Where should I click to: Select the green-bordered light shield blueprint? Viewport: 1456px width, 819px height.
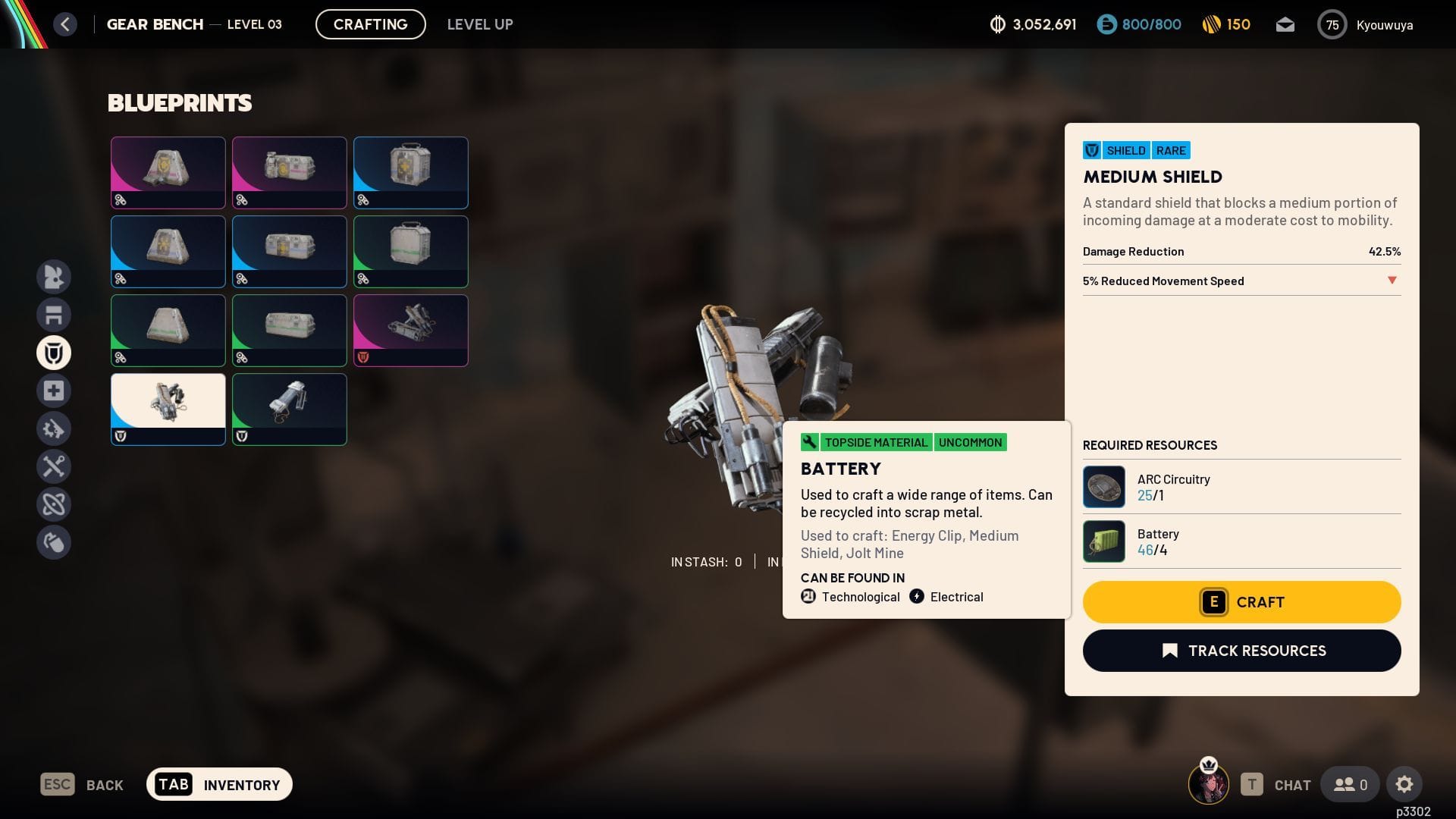pyautogui.click(x=290, y=409)
